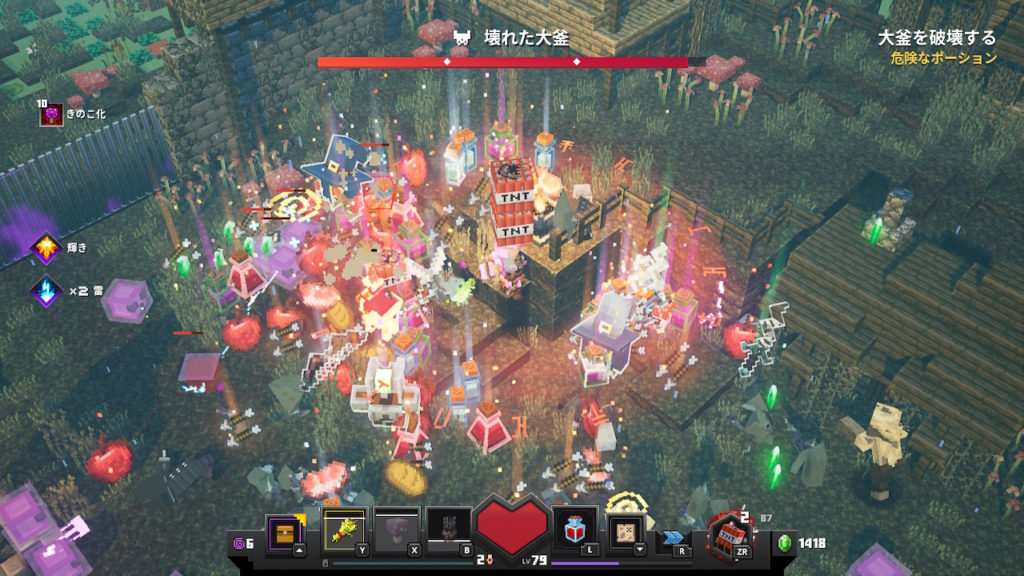Throw the TNT item icon
1024x576 pixels.
[728, 535]
